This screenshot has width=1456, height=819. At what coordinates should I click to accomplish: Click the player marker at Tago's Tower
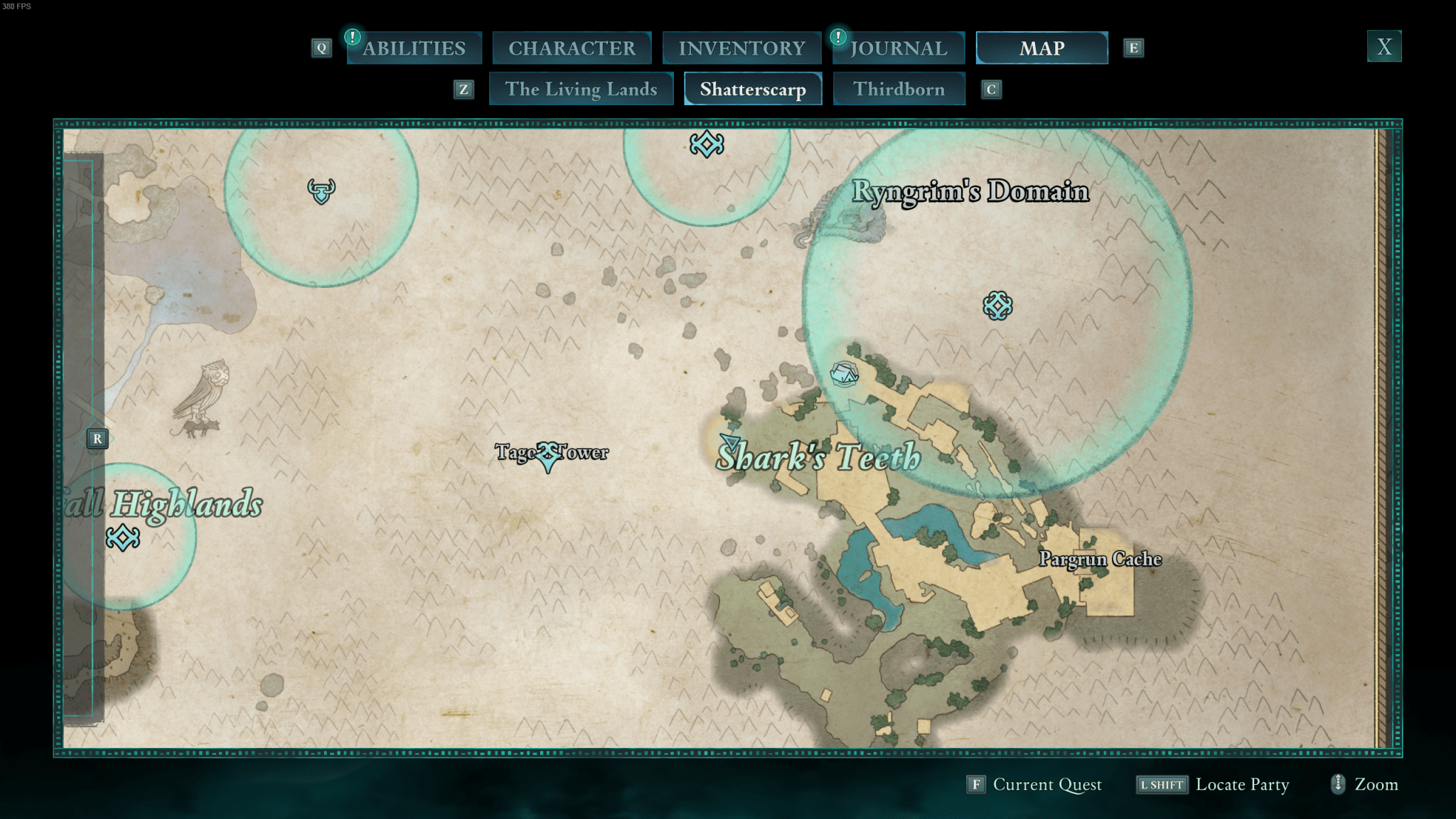tap(548, 456)
